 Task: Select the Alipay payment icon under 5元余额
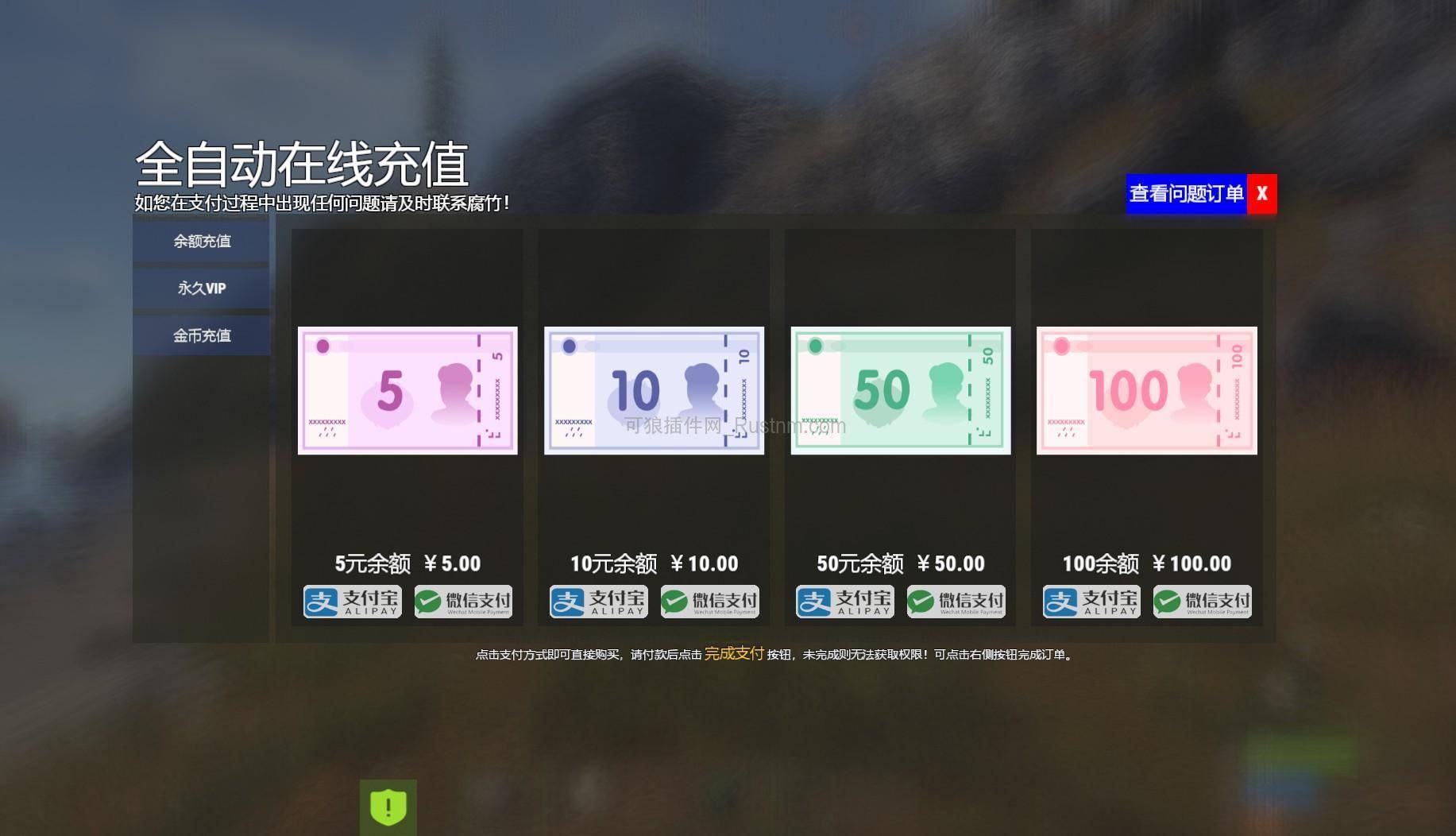[x=351, y=602]
